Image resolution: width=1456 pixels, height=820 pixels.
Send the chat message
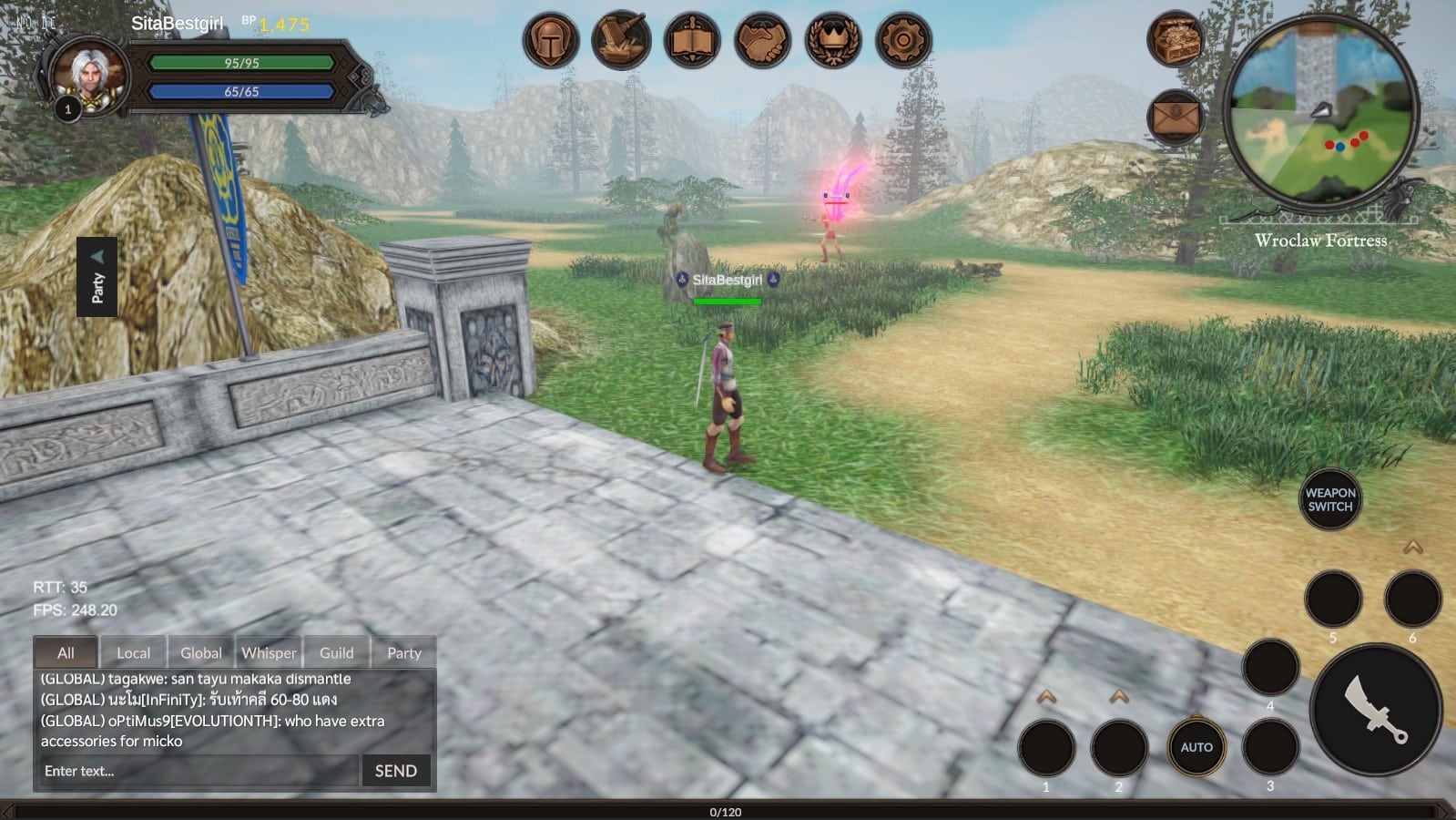[396, 771]
